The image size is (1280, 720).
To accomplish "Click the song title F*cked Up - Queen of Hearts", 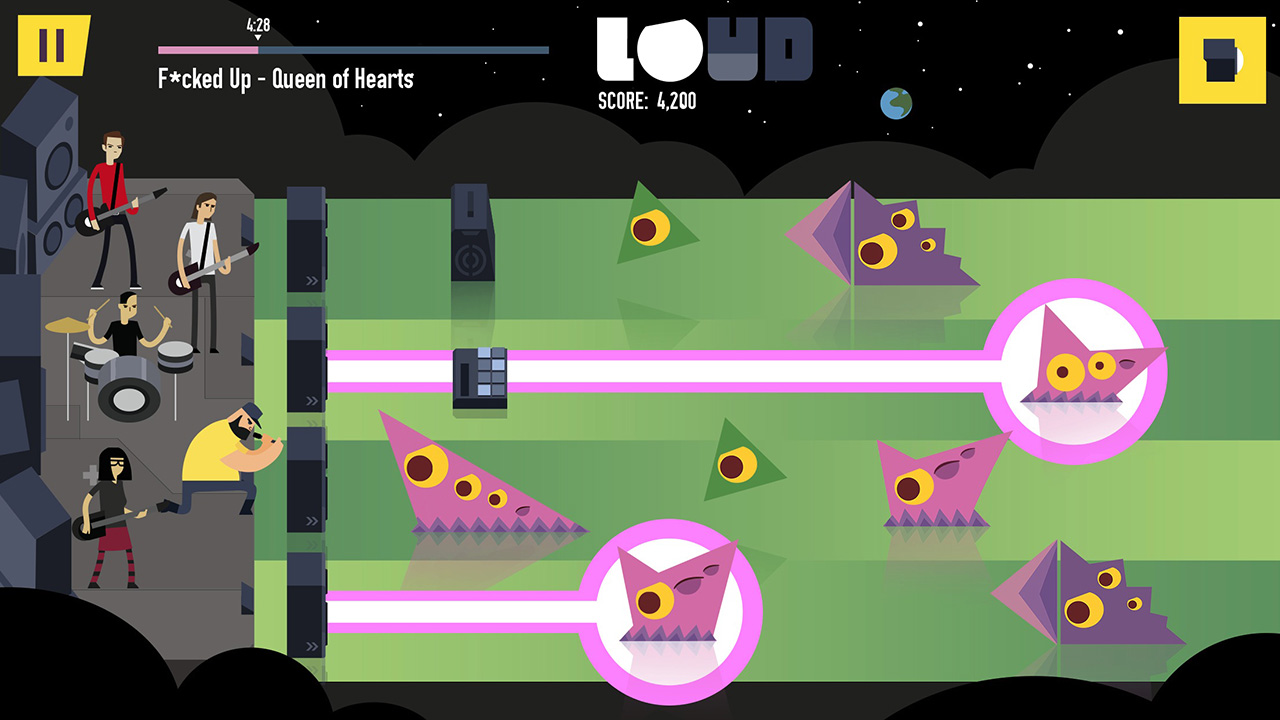I will coord(285,80).
